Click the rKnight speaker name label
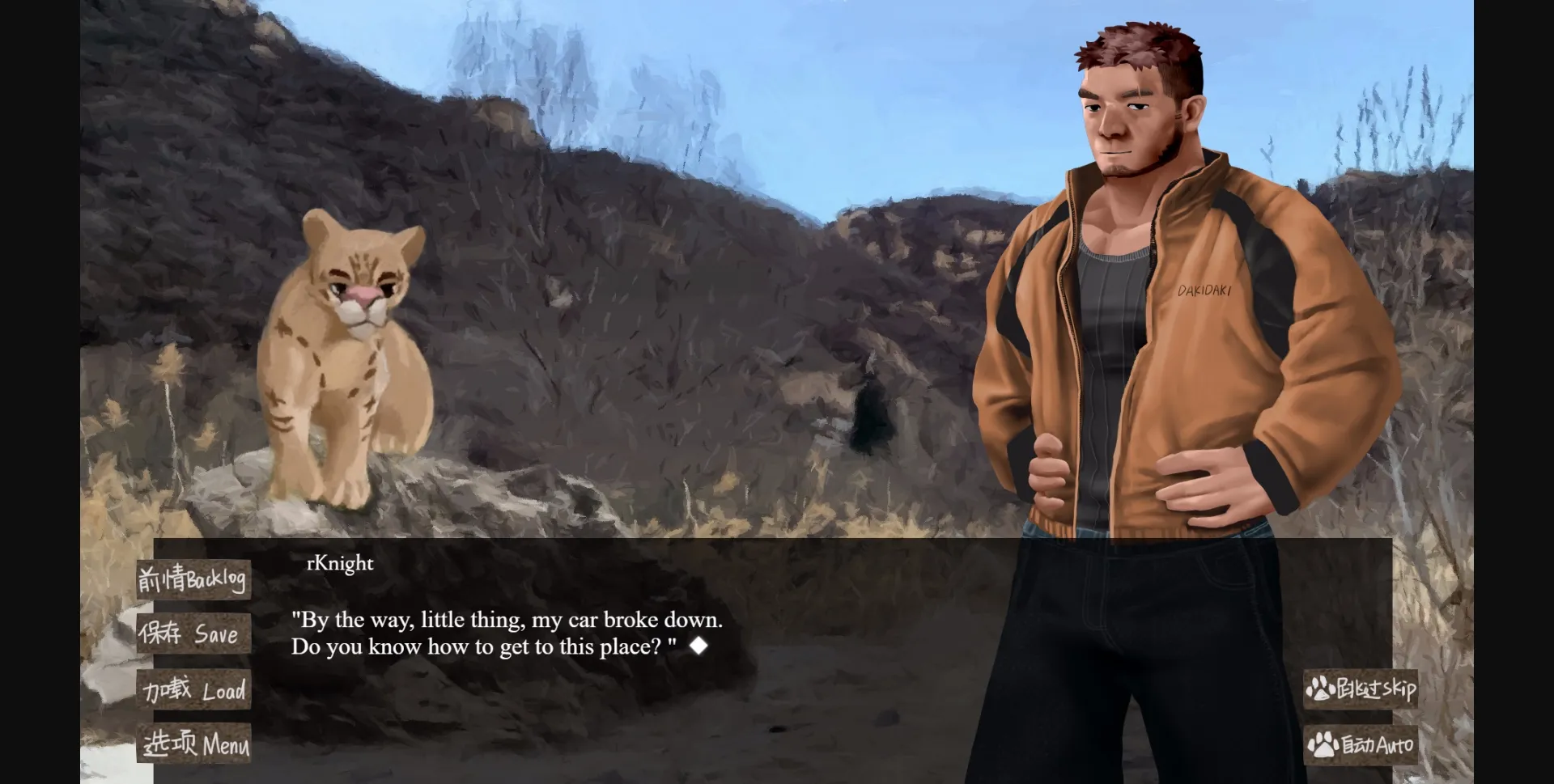Viewport: 1554px width, 784px height. [x=338, y=563]
